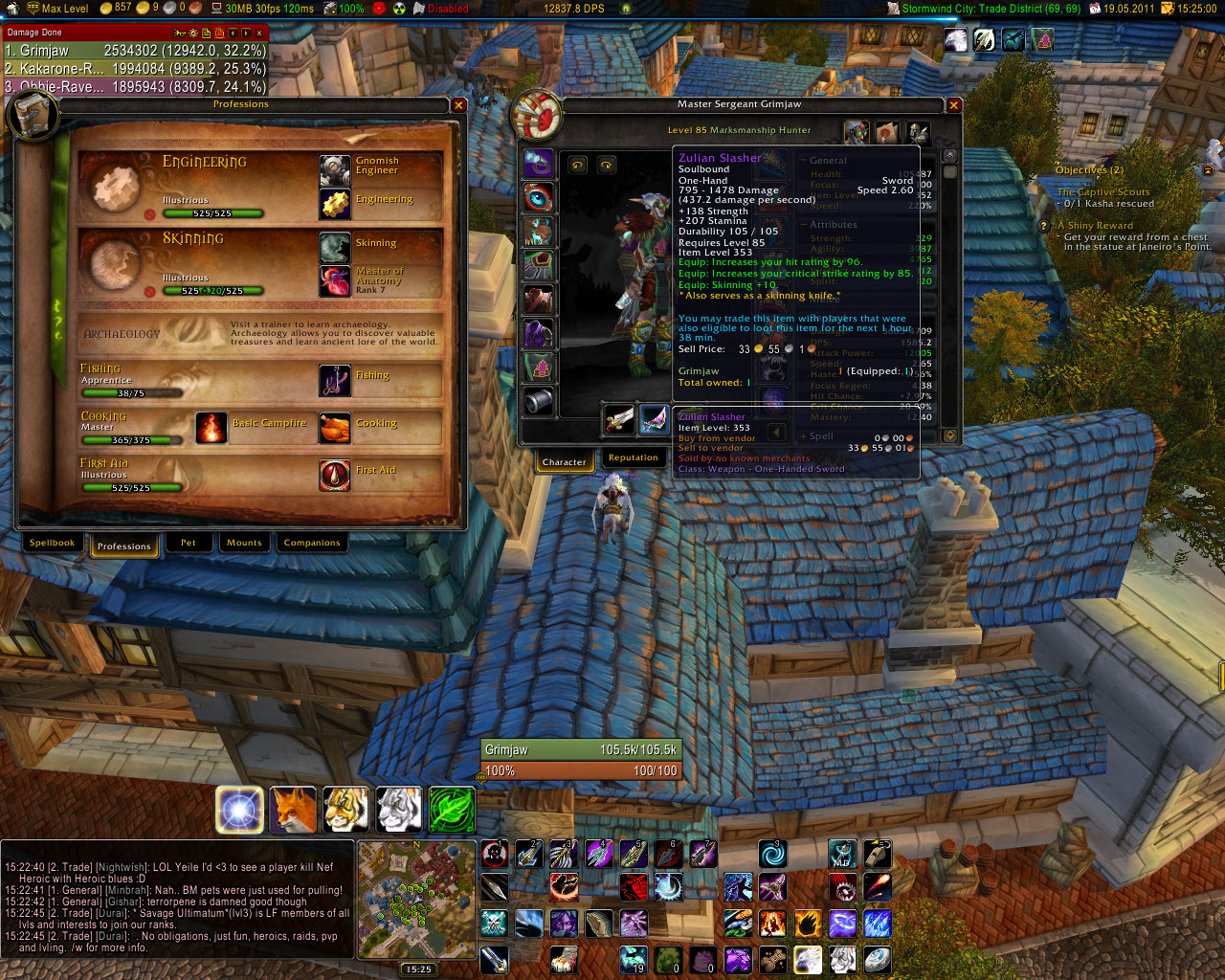Use the Fishing skill icon
1225x980 pixels.
[335, 380]
